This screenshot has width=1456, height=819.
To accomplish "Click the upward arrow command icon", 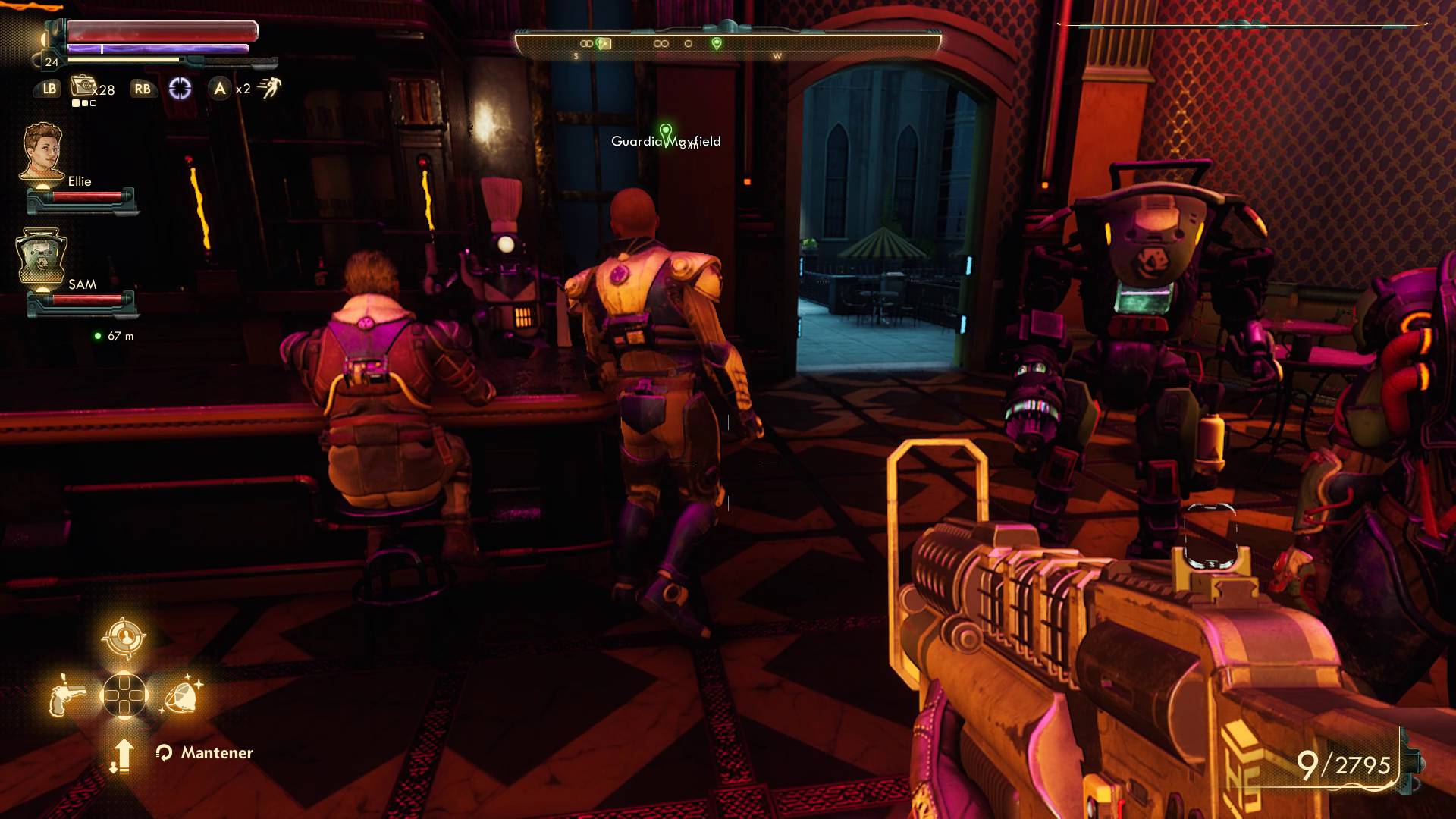I will 122,755.
